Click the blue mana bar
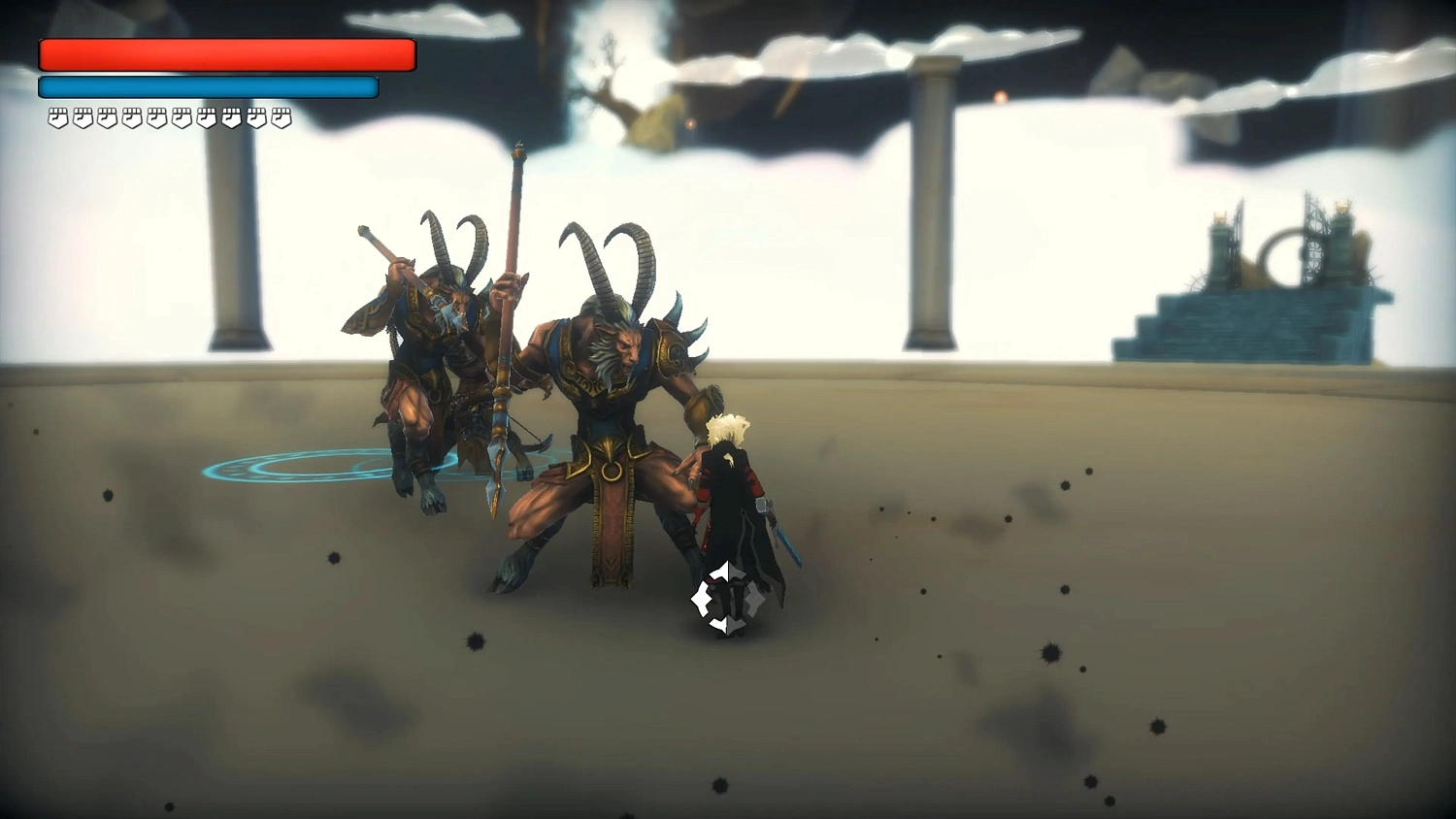Screen dimensions: 1456x819 click(x=207, y=86)
